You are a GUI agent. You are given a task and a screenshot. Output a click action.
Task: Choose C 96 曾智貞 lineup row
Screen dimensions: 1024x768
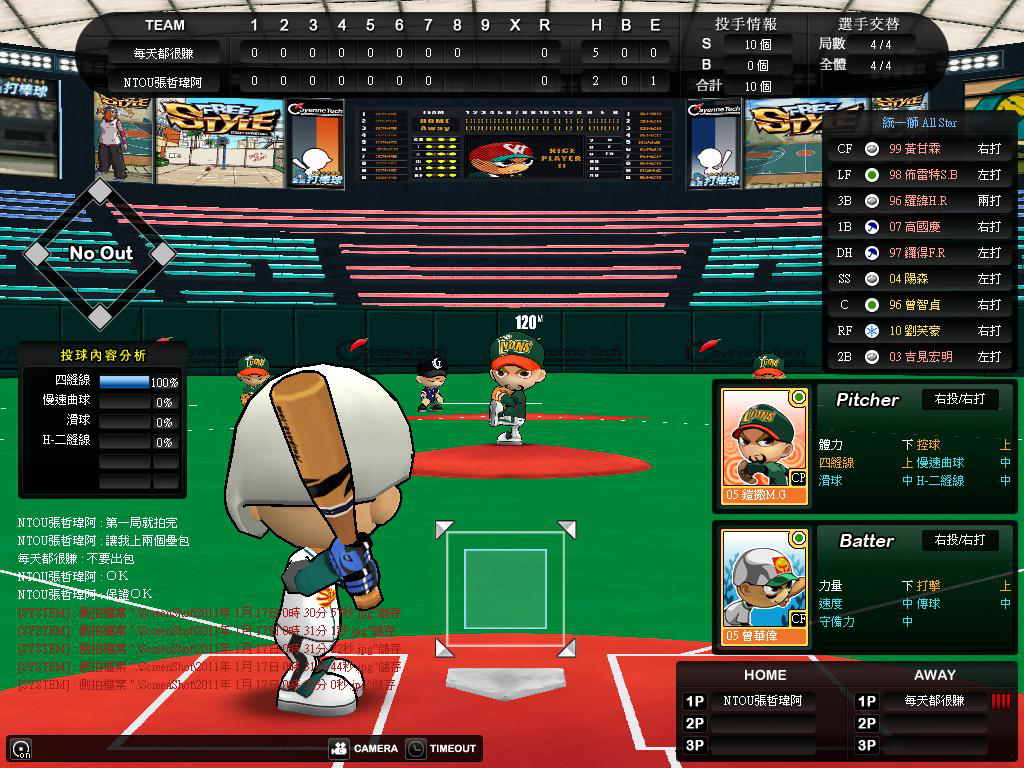click(x=919, y=304)
